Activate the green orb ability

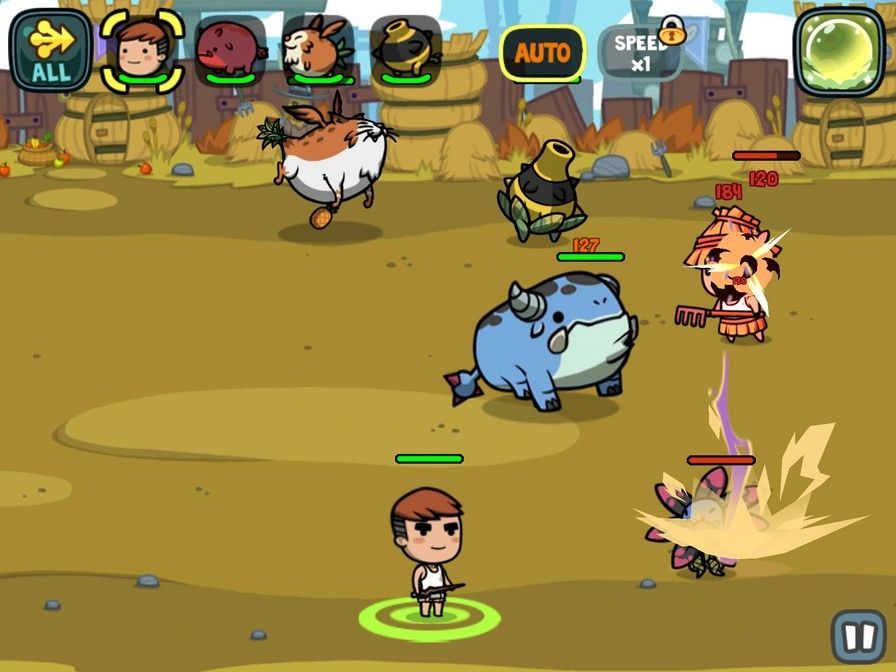840,52
